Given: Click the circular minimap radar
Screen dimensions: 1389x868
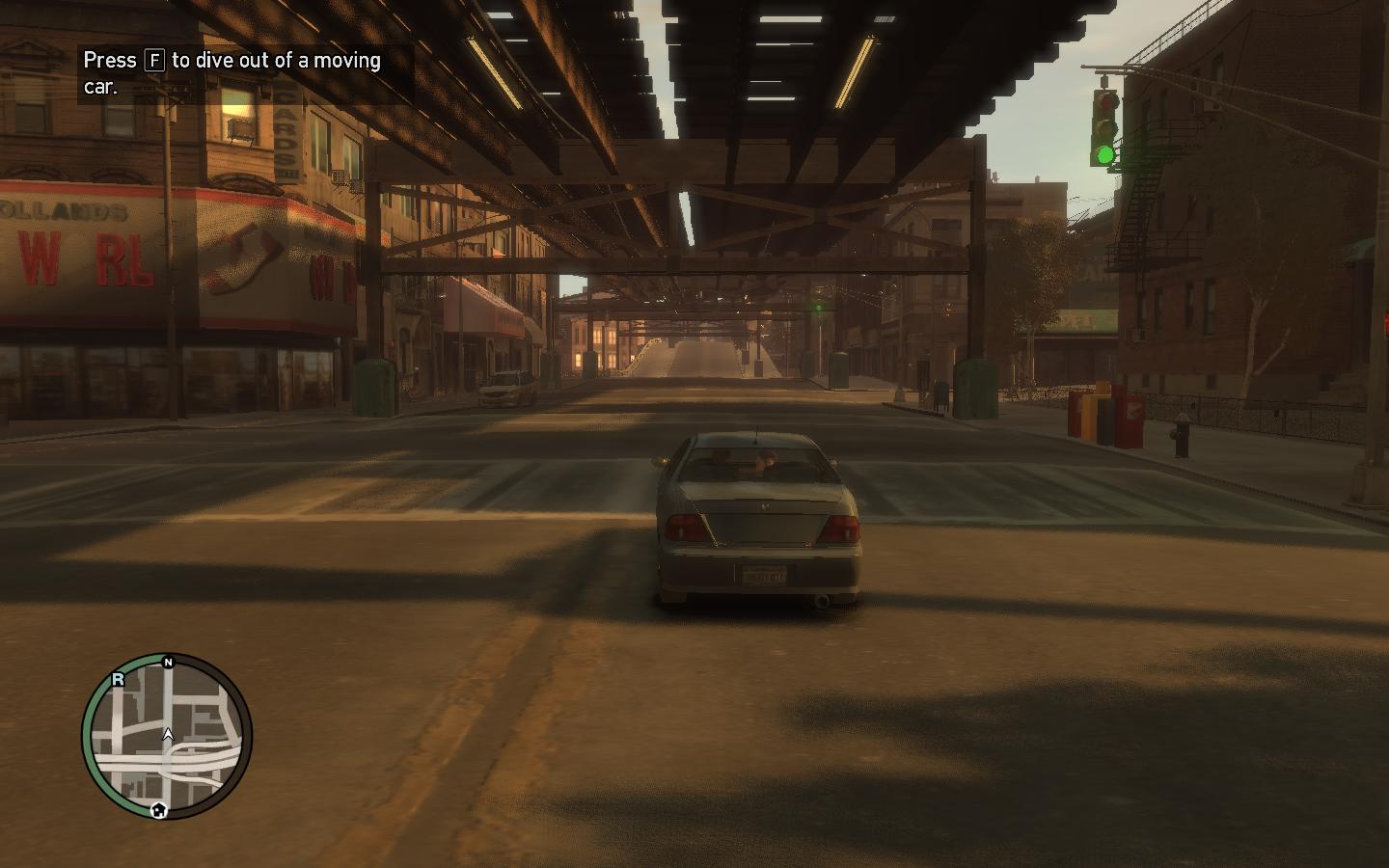Looking at the screenshot, I should [167, 737].
